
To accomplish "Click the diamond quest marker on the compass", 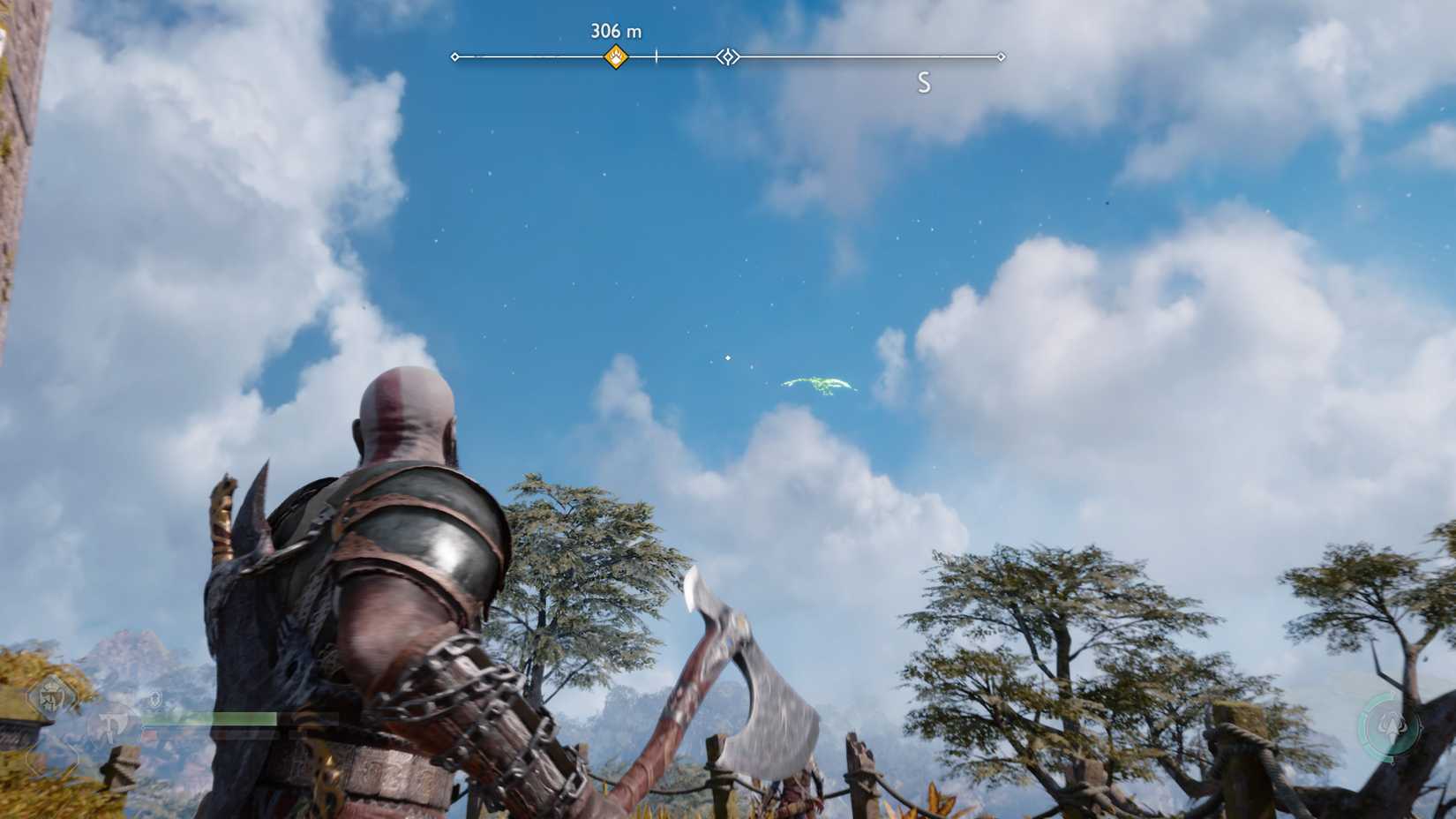I will [x=727, y=56].
